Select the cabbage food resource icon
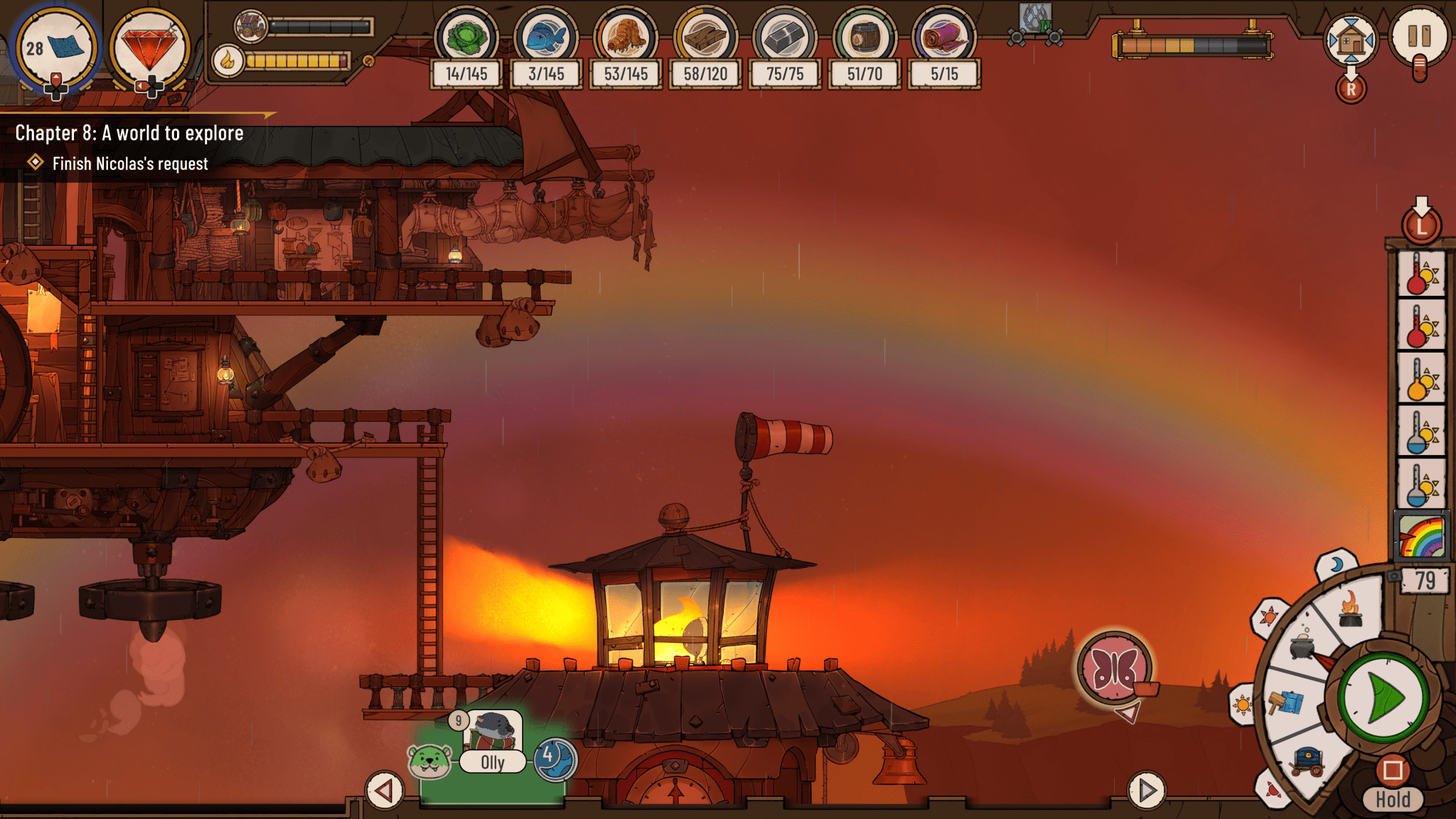Viewport: 1456px width, 819px height. [x=466, y=37]
